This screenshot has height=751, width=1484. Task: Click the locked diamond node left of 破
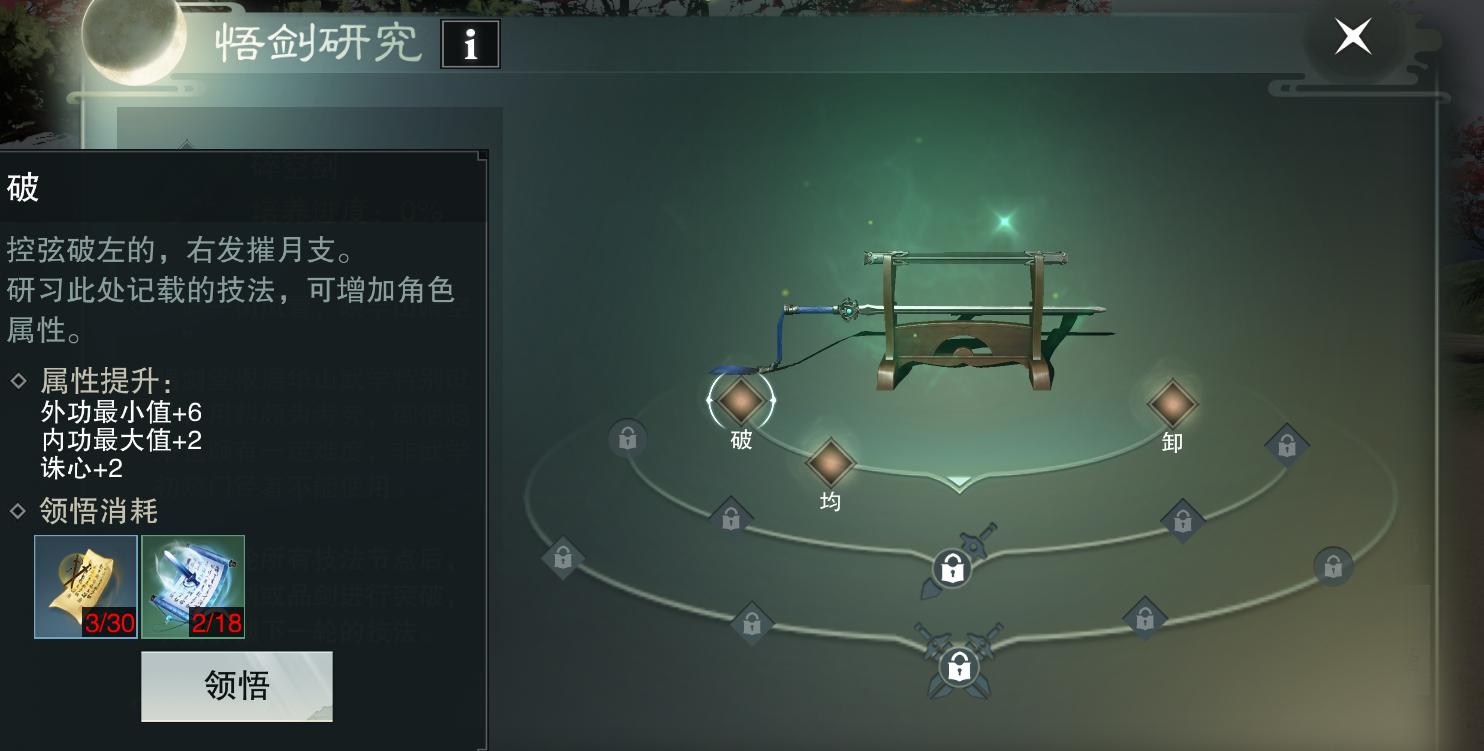point(628,438)
